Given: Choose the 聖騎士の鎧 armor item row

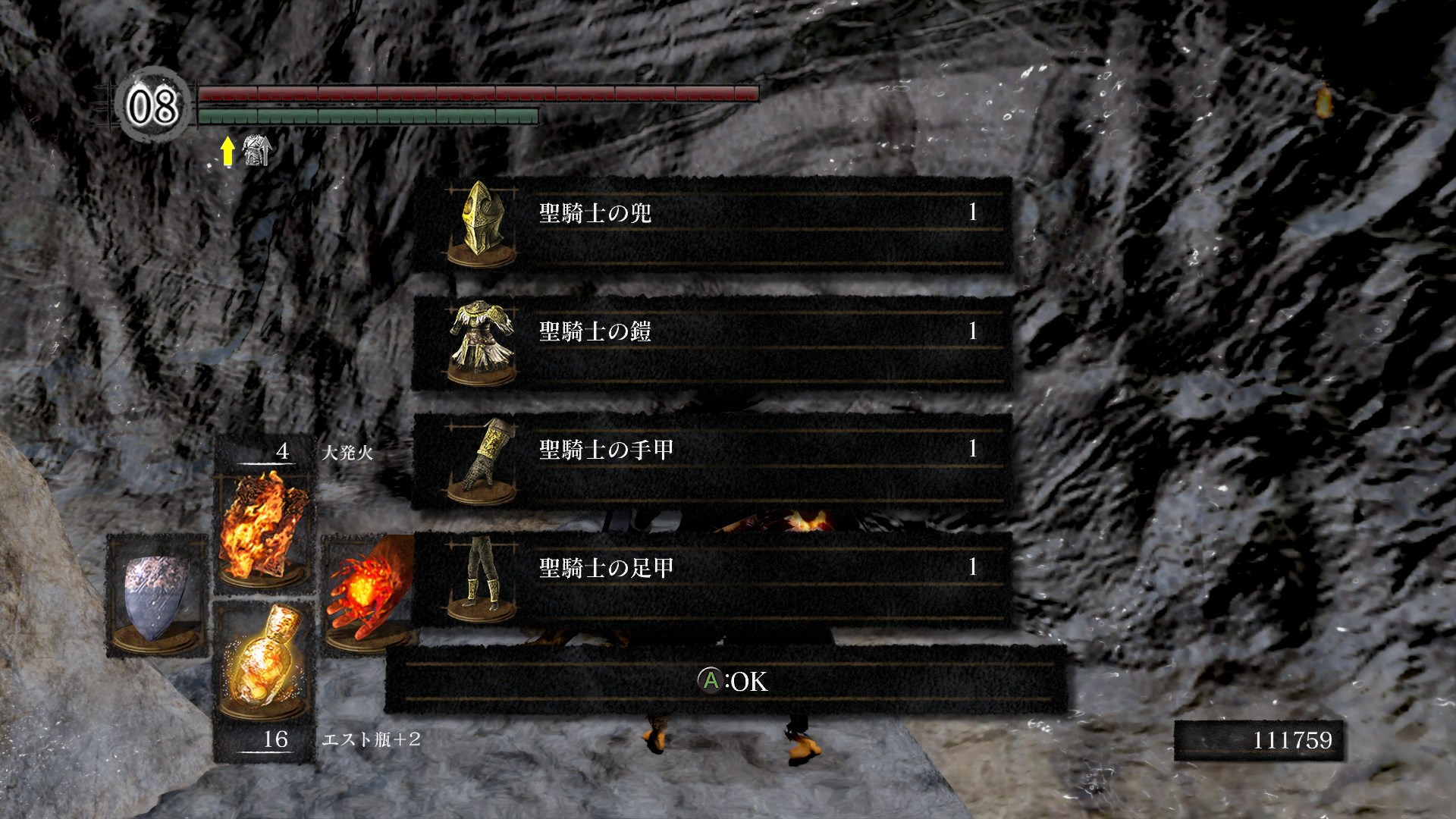Looking at the screenshot, I should pos(711,343).
